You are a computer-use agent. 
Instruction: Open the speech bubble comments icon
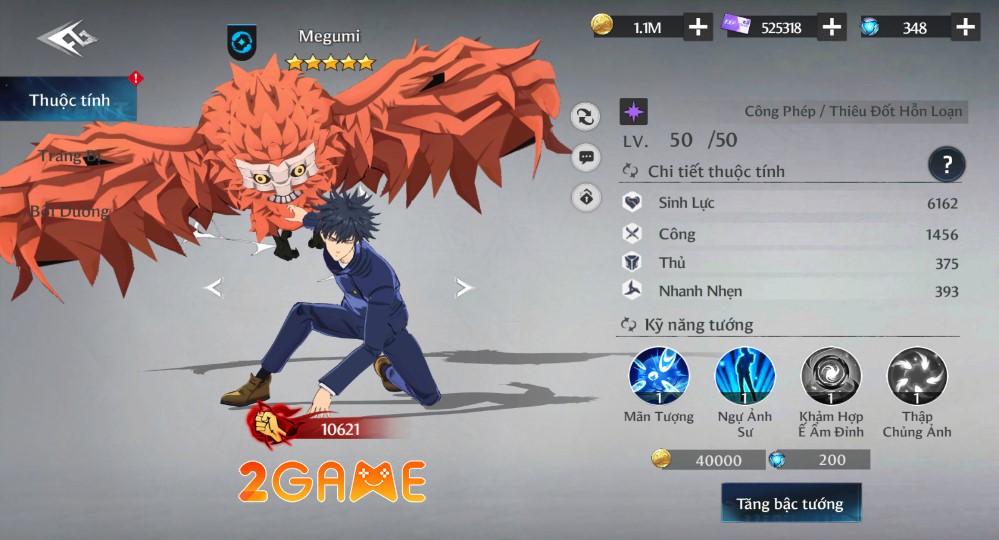pyautogui.click(x=586, y=157)
